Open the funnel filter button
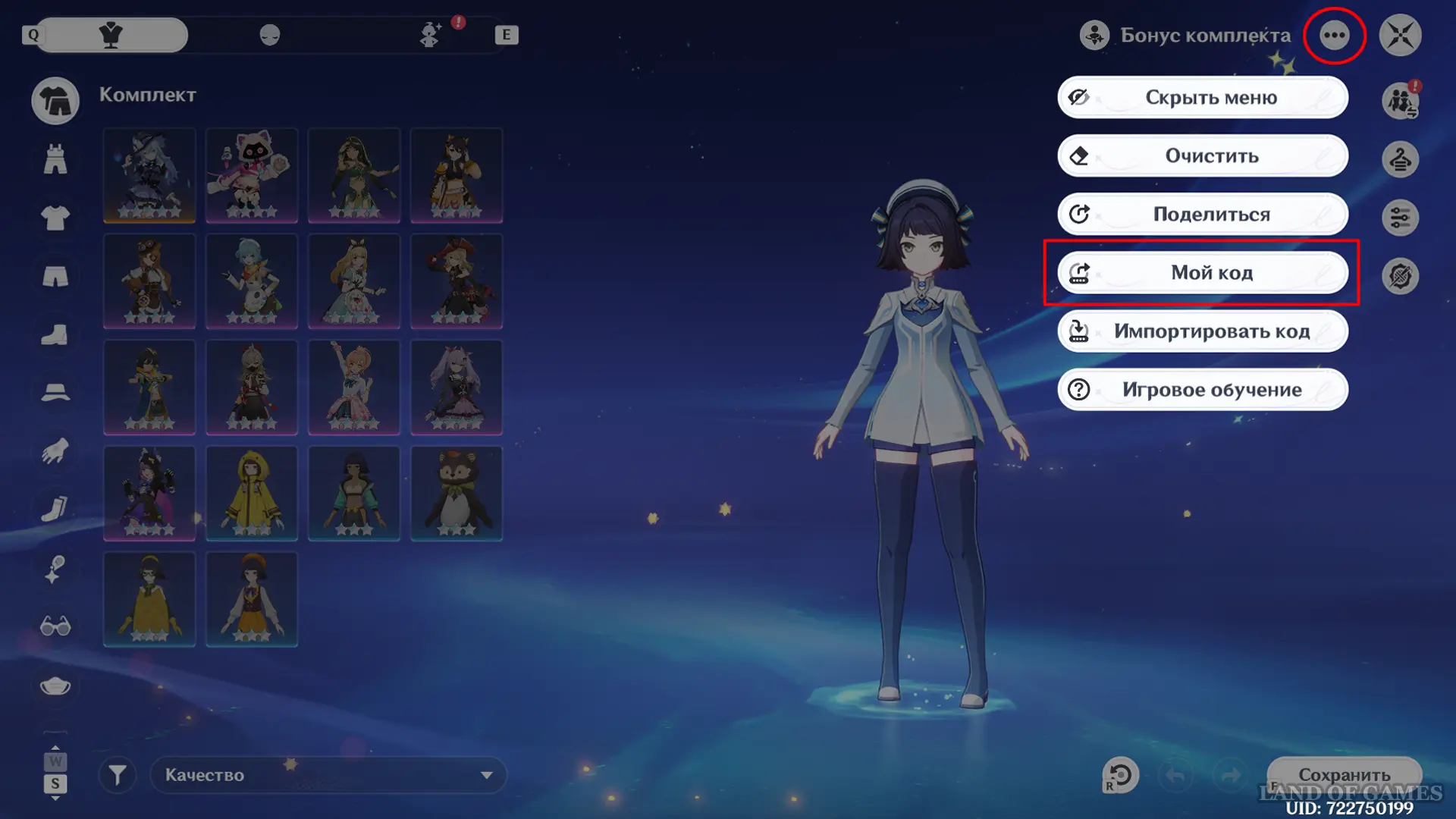The height and width of the screenshot is (819, 1456). [x=118, y=775]
